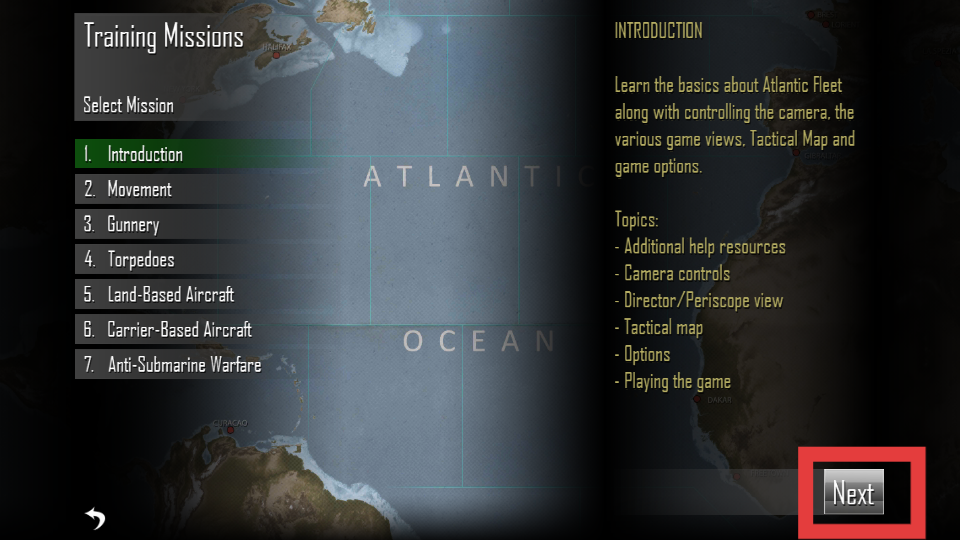Screen dimensions: 960x540
Task: Pick the Land-Based Aircraft mission
Action: coord(171,295)
